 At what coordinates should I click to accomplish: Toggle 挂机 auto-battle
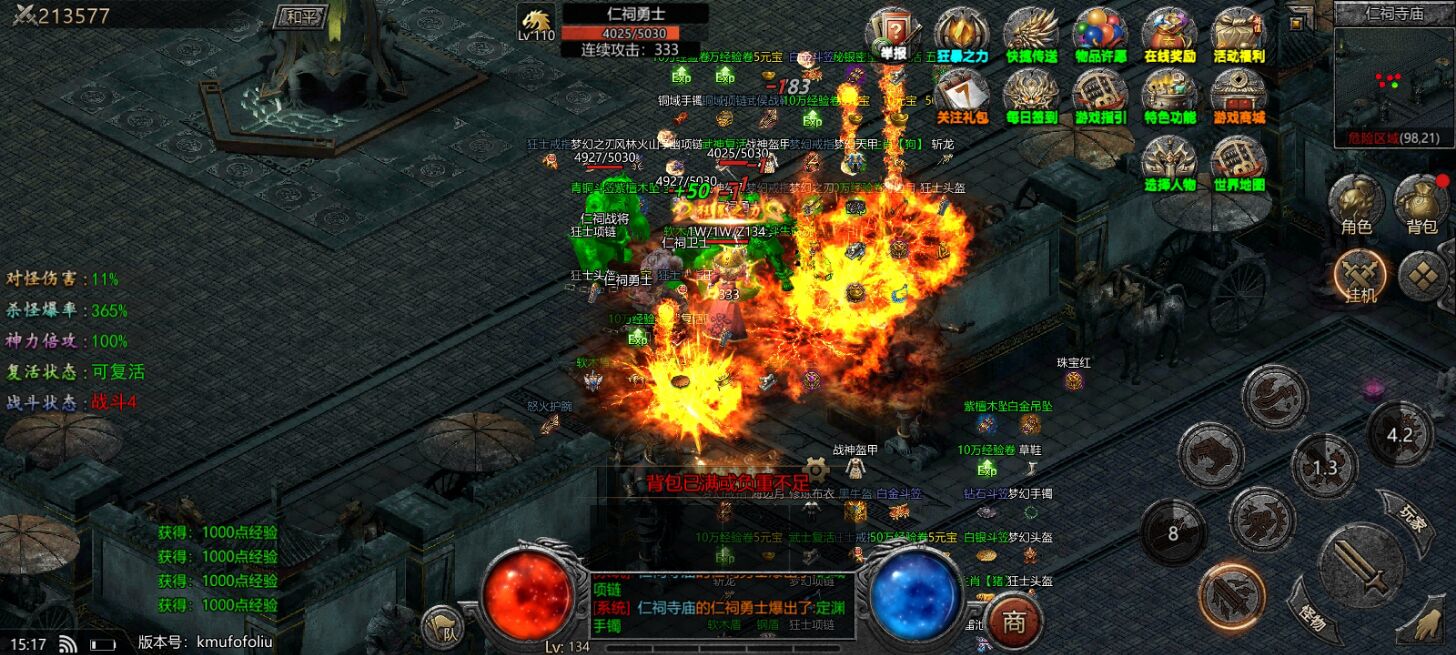point(1360,277)
